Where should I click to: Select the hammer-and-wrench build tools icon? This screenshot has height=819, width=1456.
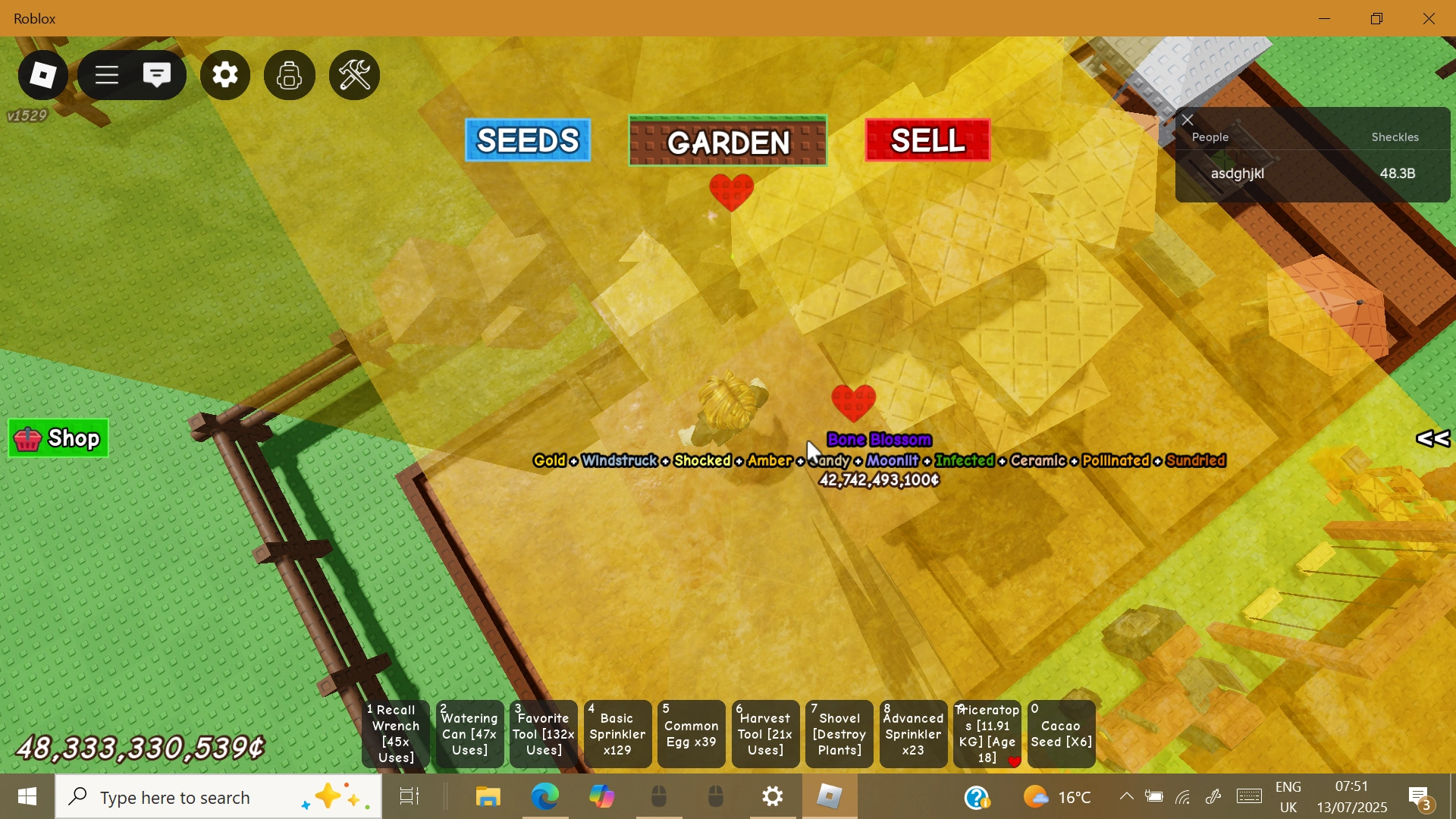click(x=353, y=74)
